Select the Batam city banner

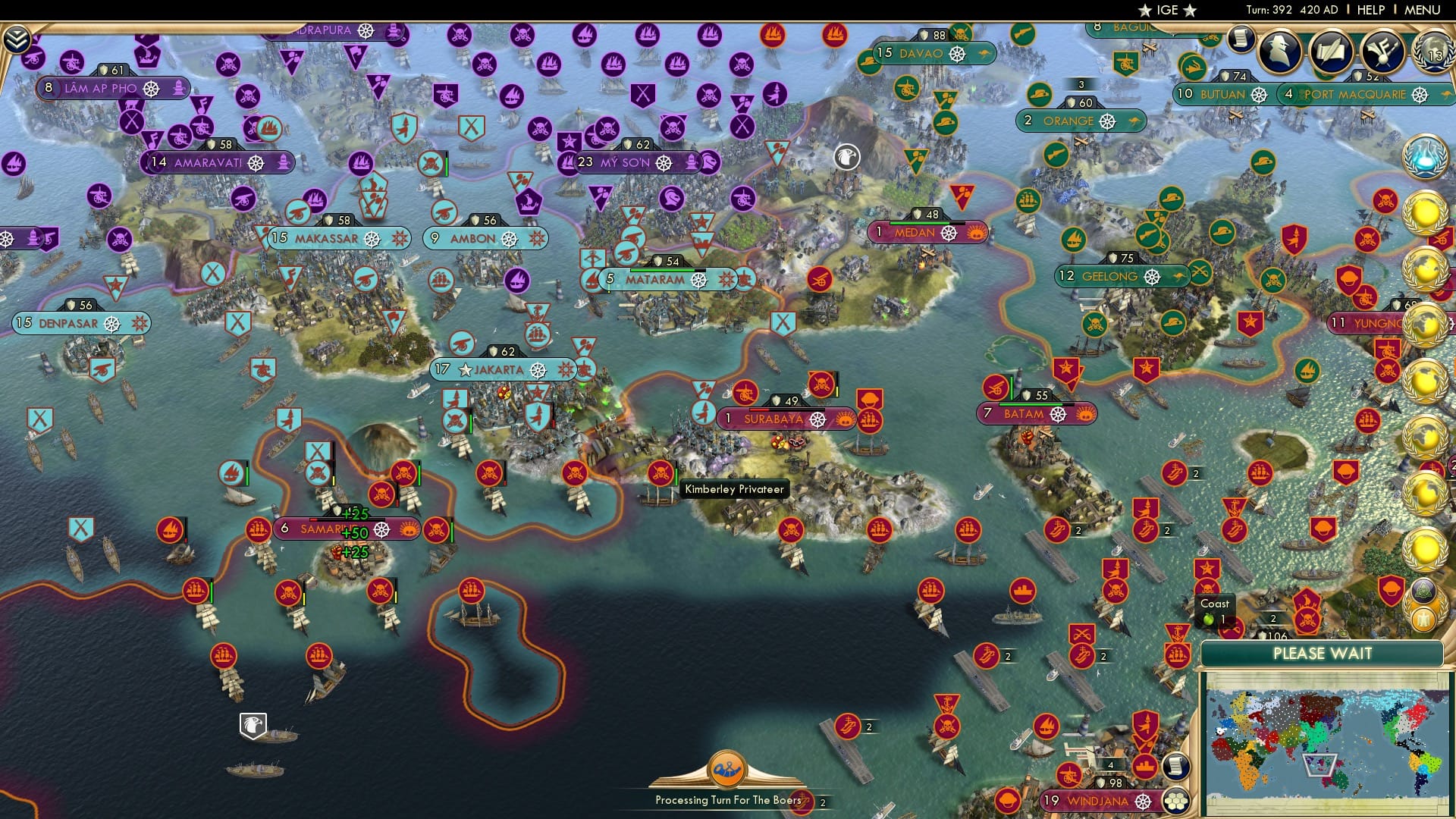1034,413
